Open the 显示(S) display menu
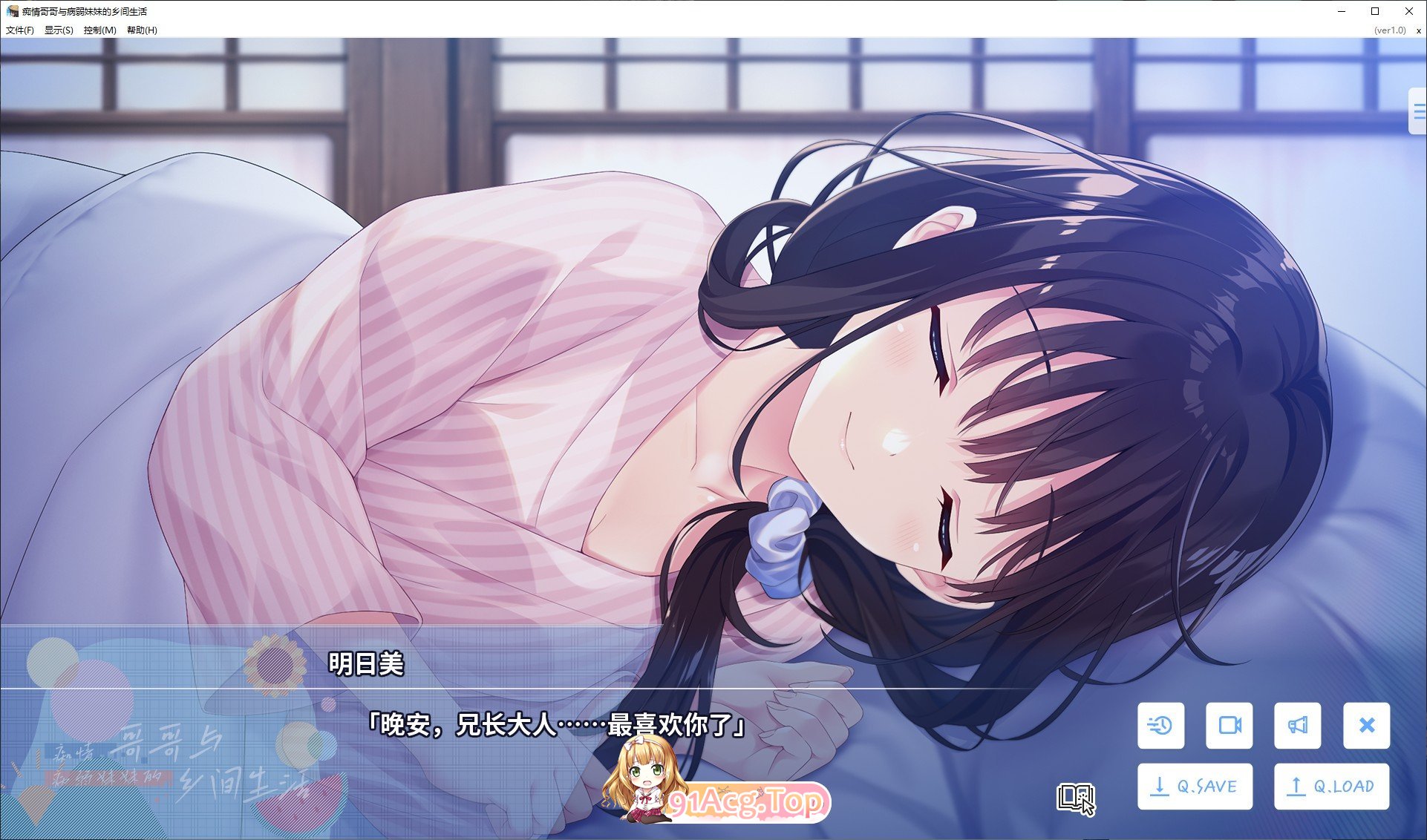The width and height of the screenshot is (1427, 840). (59, 31)
